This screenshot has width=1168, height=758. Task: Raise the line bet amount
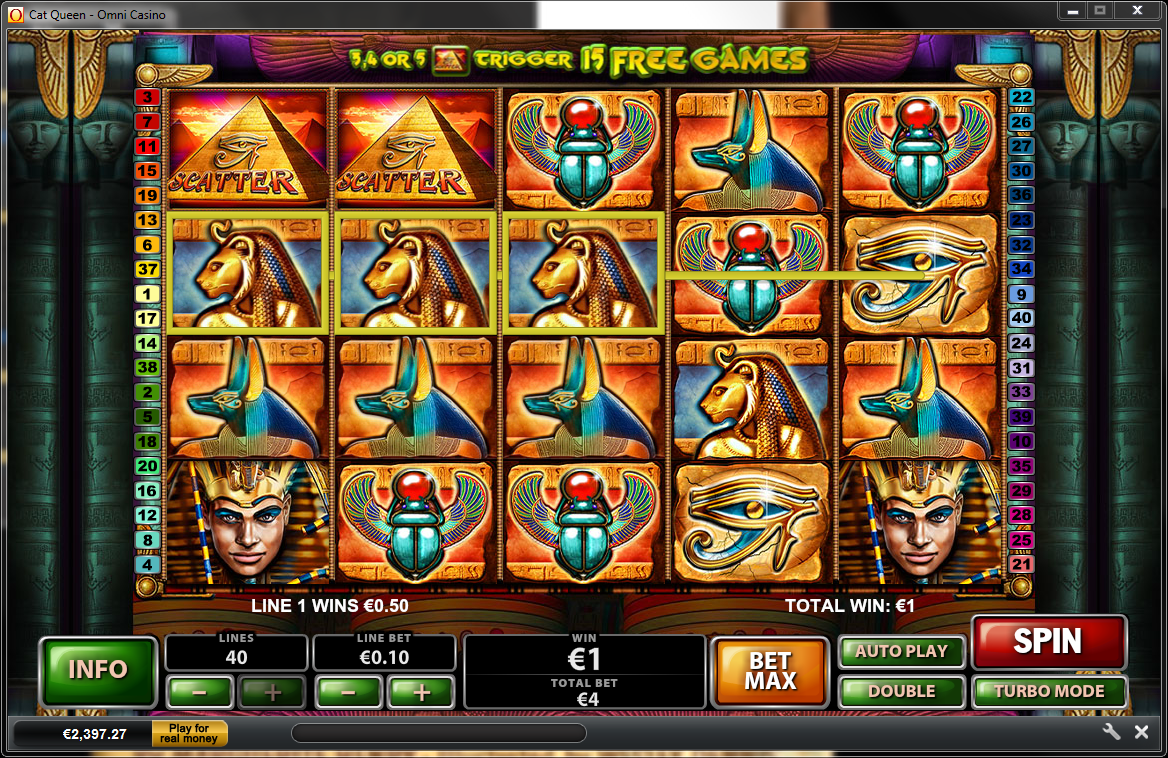(x=420, y=691)
